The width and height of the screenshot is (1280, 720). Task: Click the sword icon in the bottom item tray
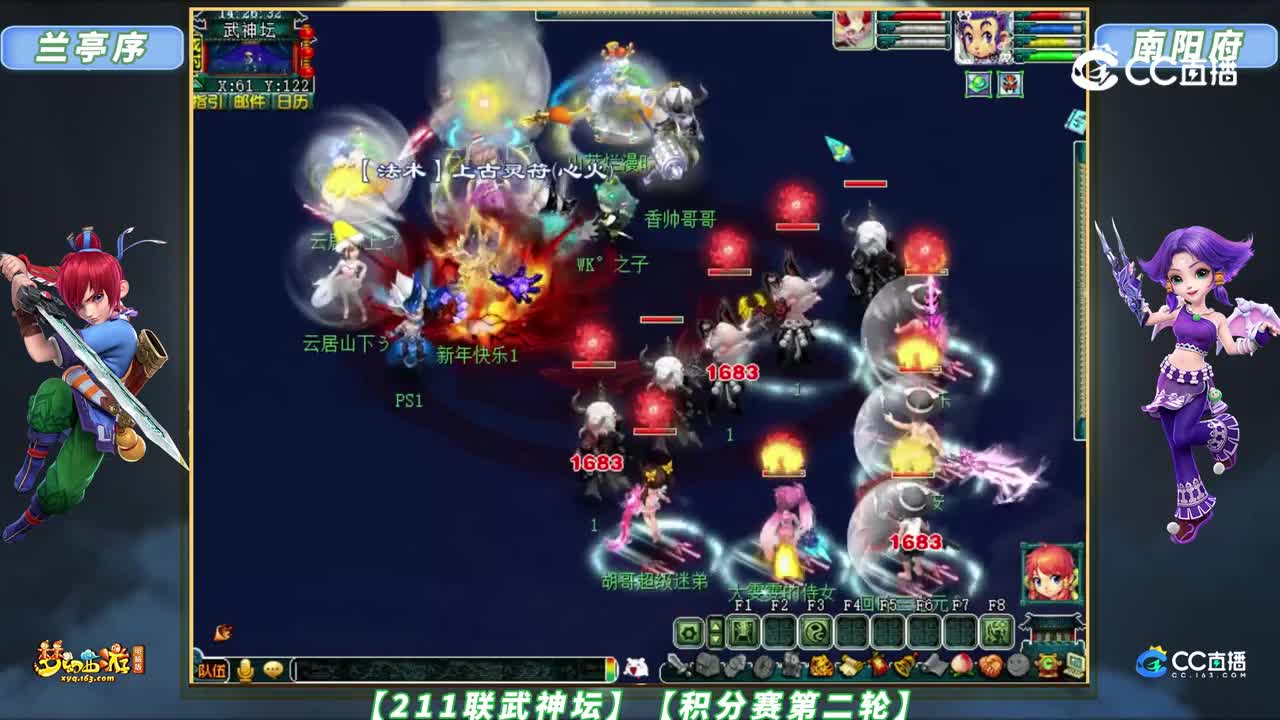click(677, 666)
